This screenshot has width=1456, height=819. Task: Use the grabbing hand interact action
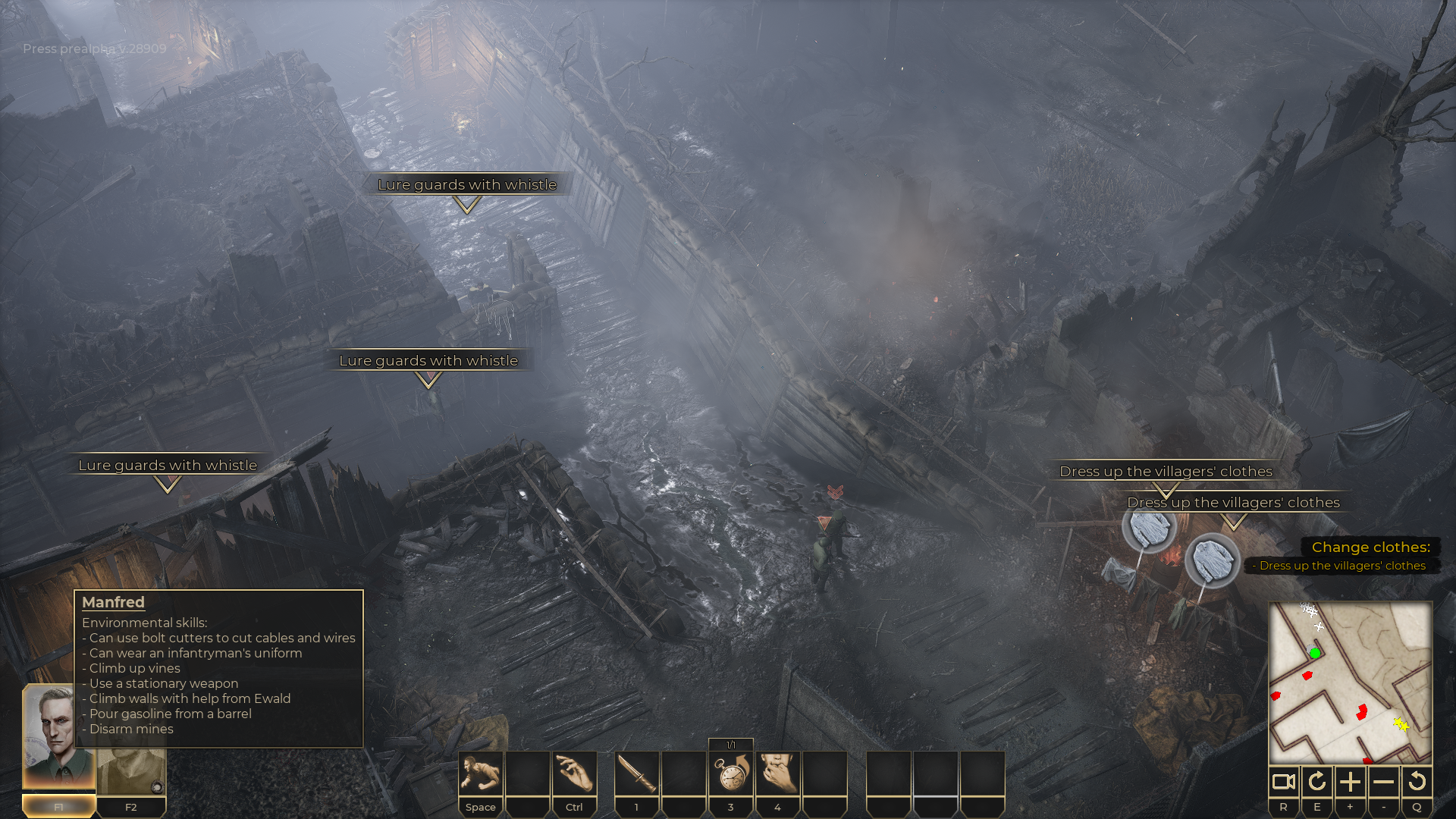[574, 773]
